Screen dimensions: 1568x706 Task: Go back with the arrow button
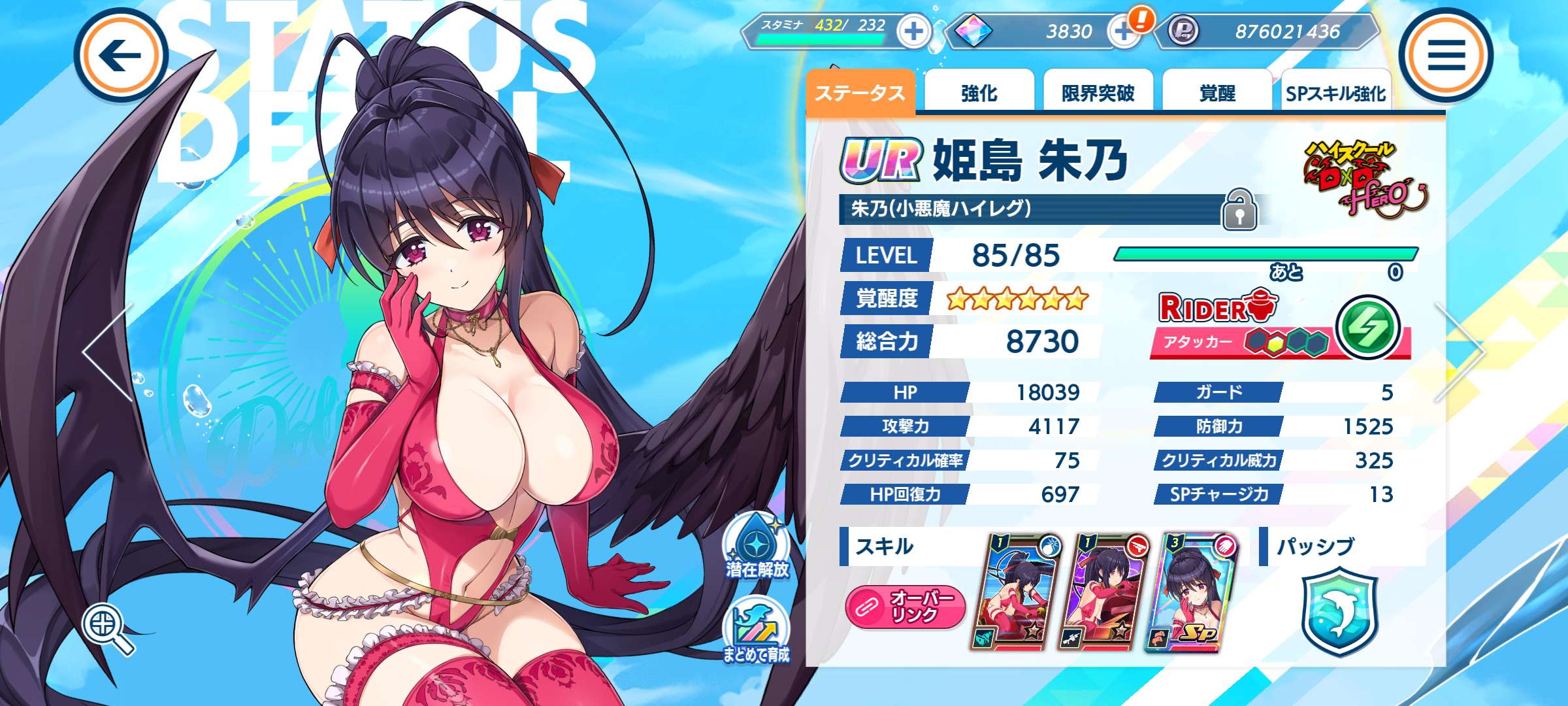tap(121, 56)
